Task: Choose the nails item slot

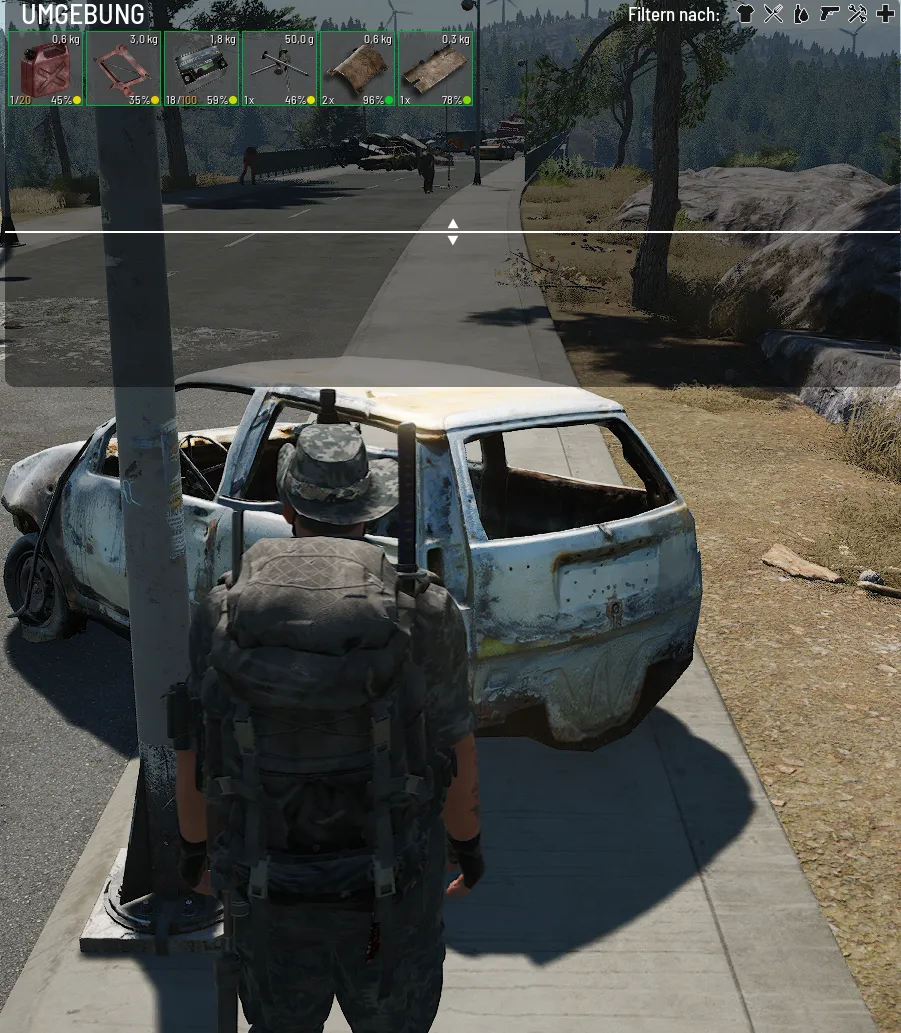Action: pyautogui.click(x=279, y=68)
